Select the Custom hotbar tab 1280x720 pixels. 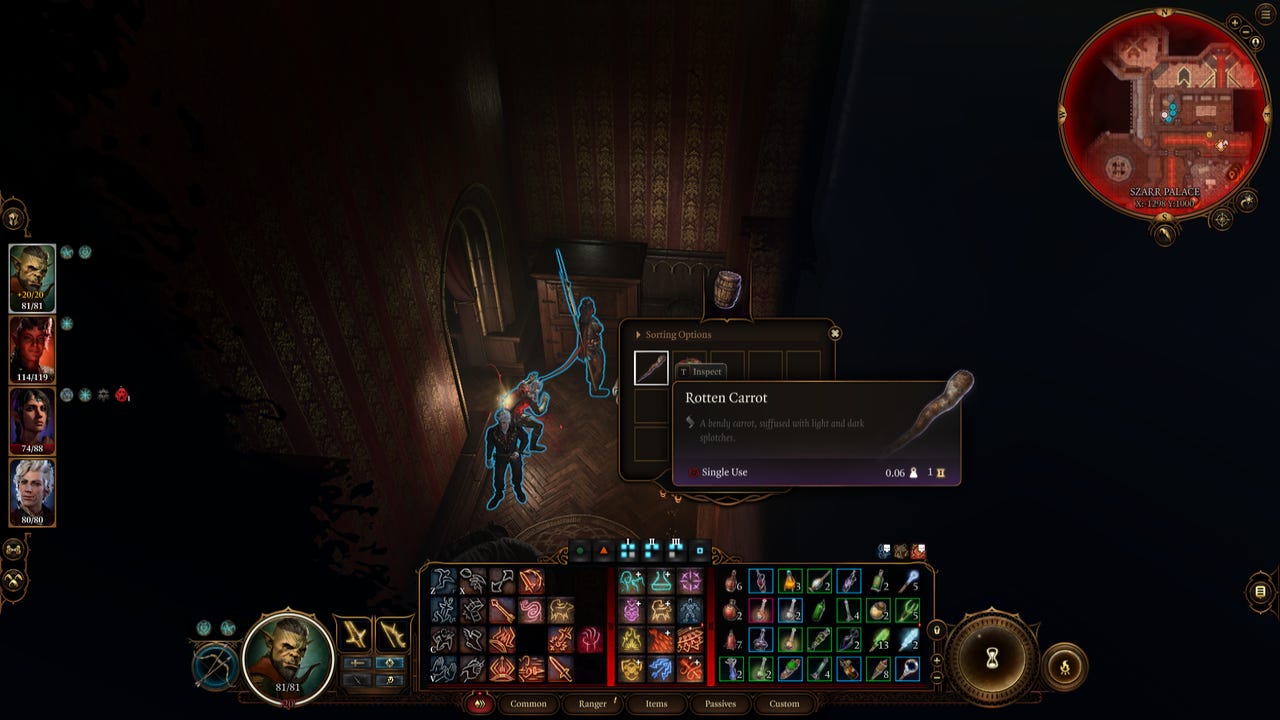click(784, 704)
